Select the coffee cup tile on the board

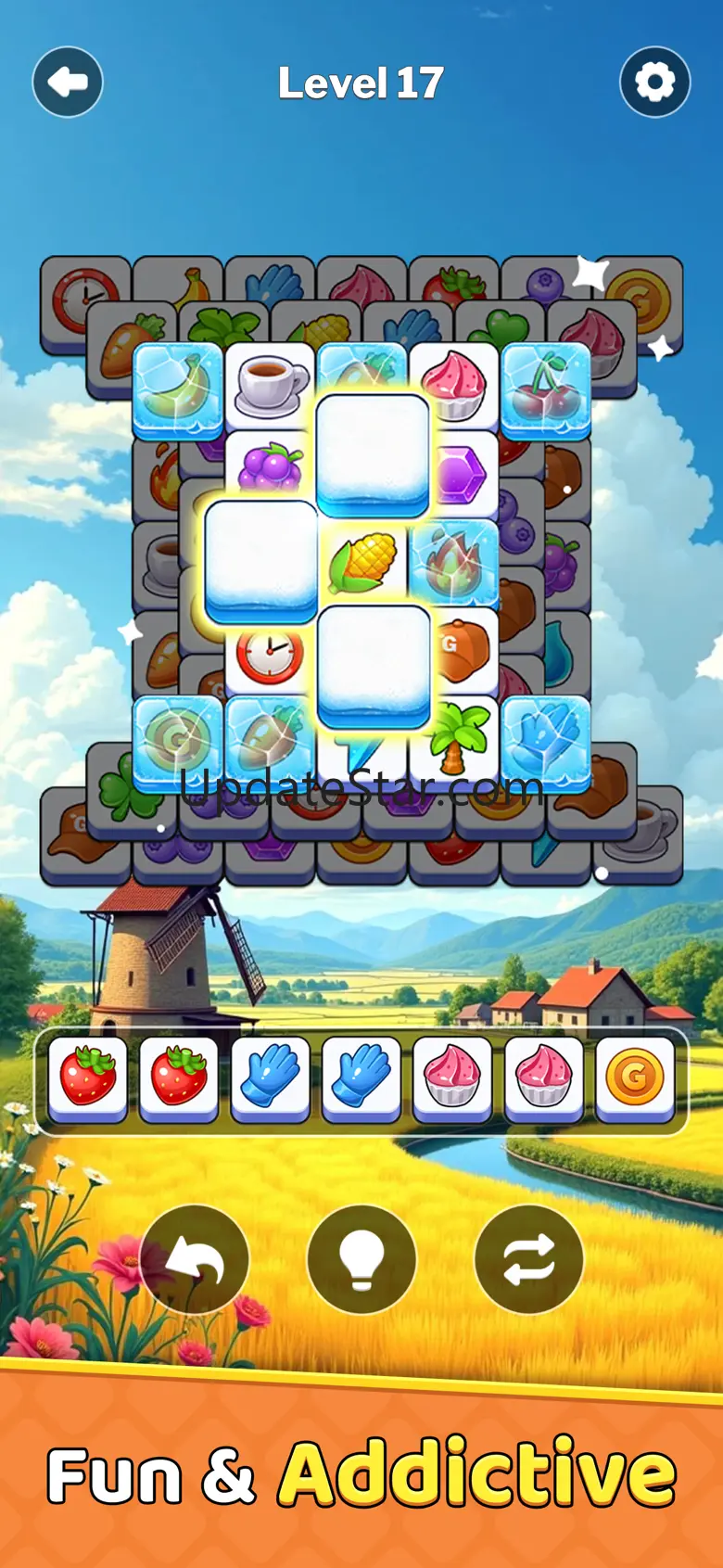(270, 382)
